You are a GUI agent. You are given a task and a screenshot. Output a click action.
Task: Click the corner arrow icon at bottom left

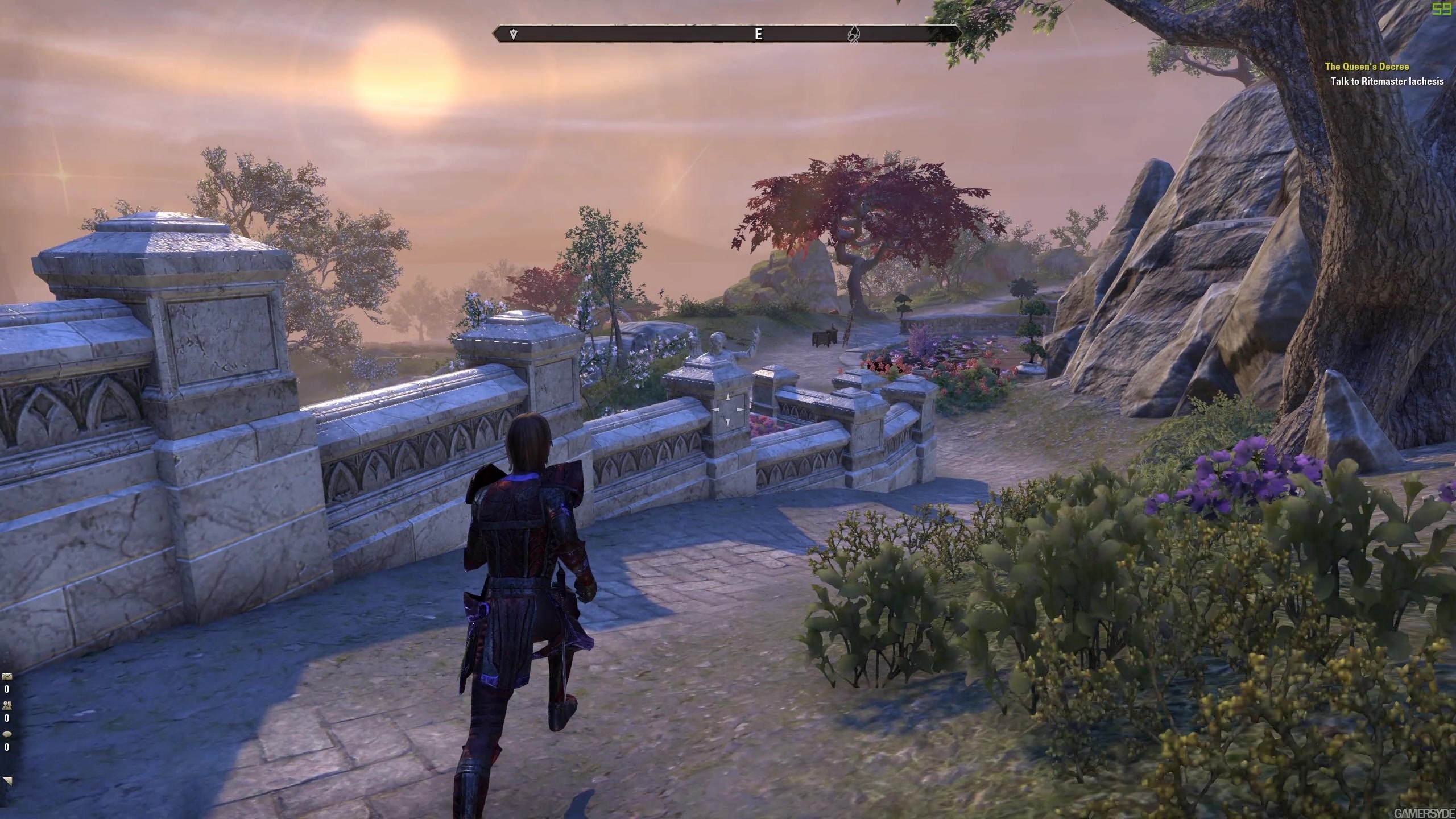[8, 781]
